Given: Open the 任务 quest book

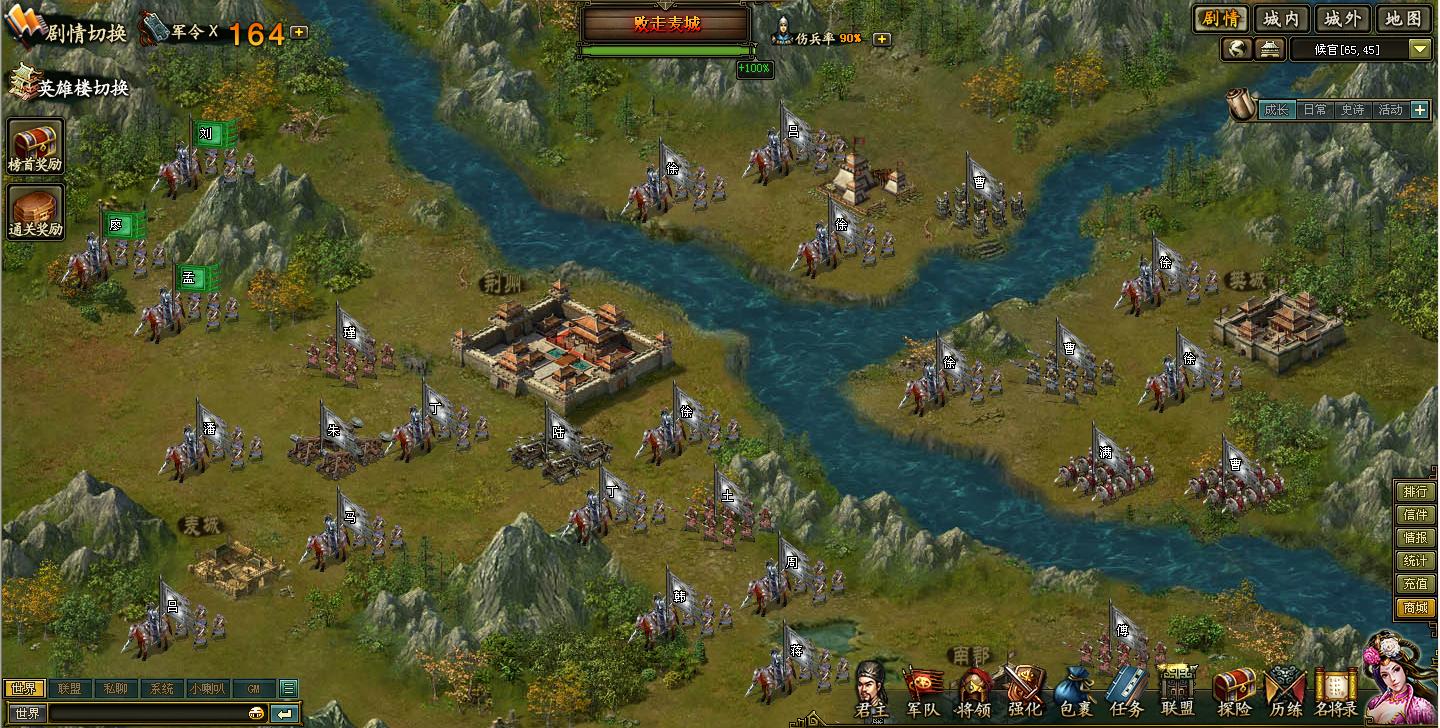Looking at the screenshot, I should 1127,692.
